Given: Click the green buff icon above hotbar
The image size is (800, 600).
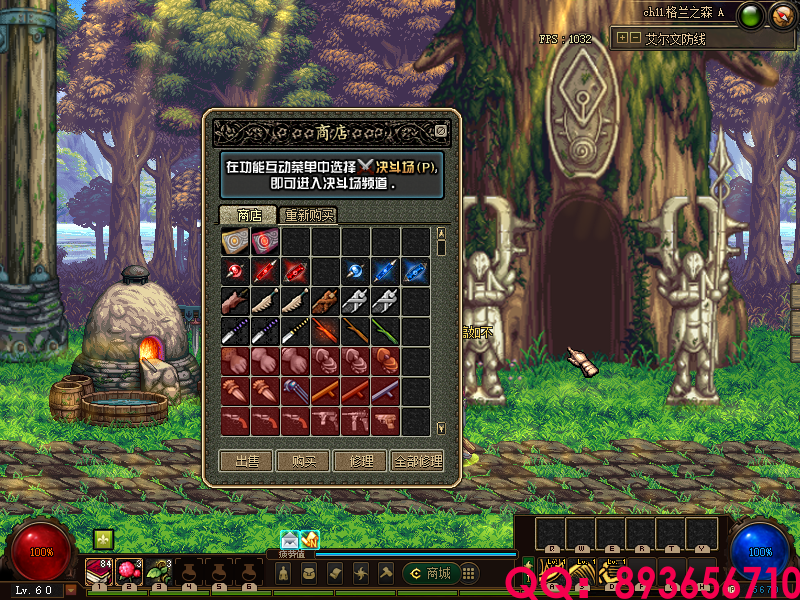Looking at the screenshot, I should (102, 539).
